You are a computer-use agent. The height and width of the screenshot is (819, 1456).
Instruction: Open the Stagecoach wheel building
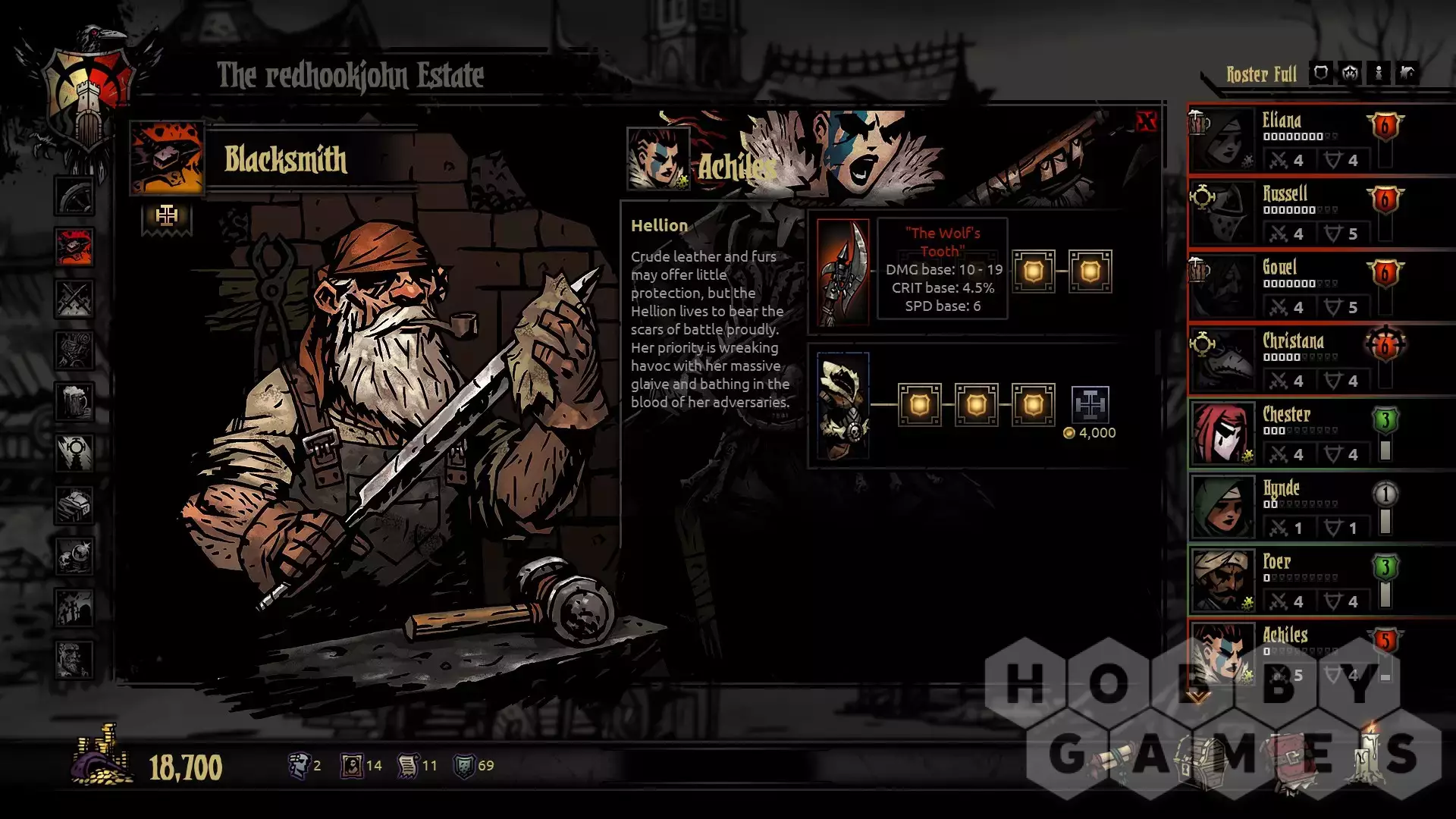click(74, 196)
